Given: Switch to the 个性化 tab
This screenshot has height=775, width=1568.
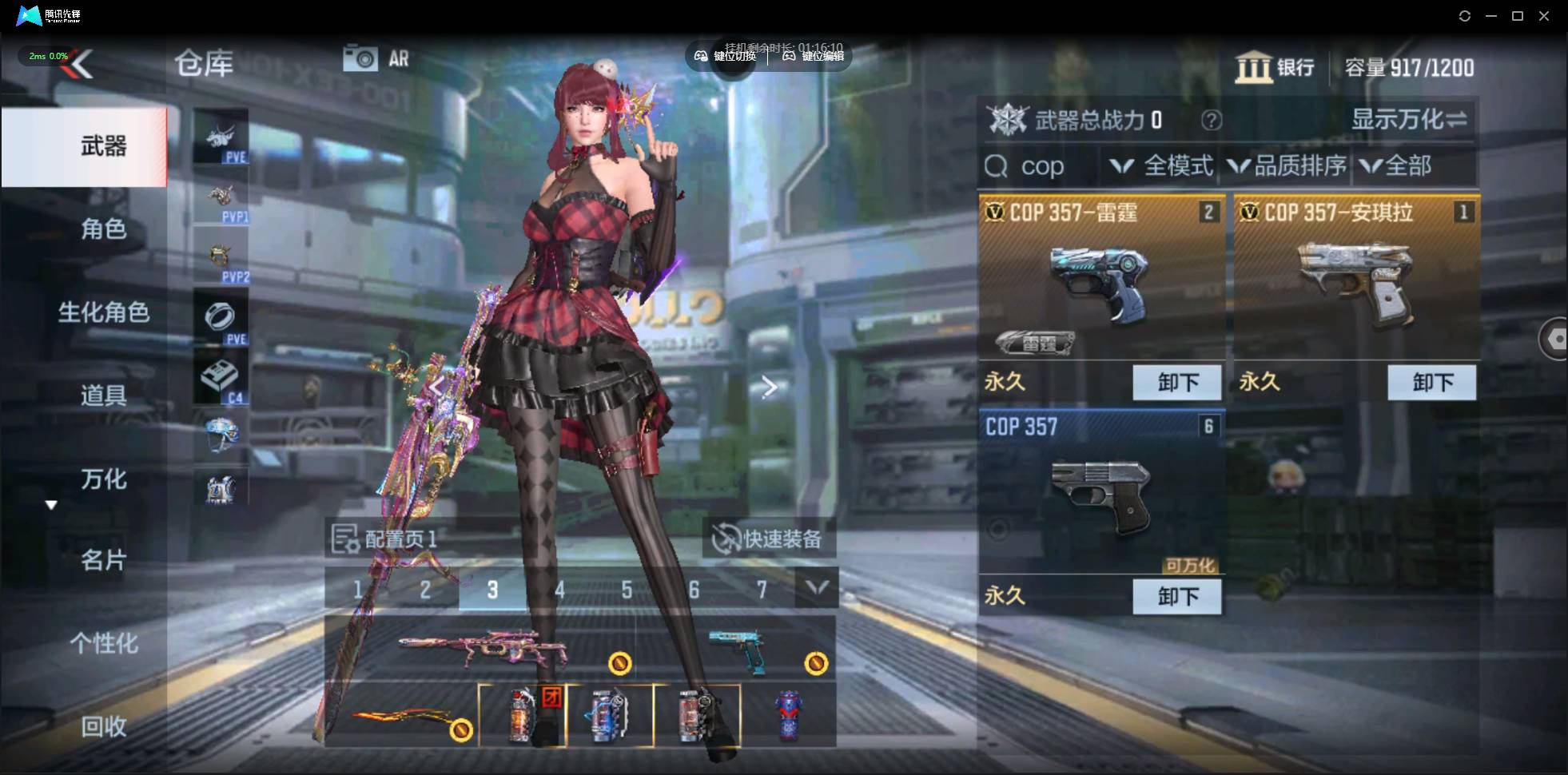Looking at the screenshot, I should point(103,643).
